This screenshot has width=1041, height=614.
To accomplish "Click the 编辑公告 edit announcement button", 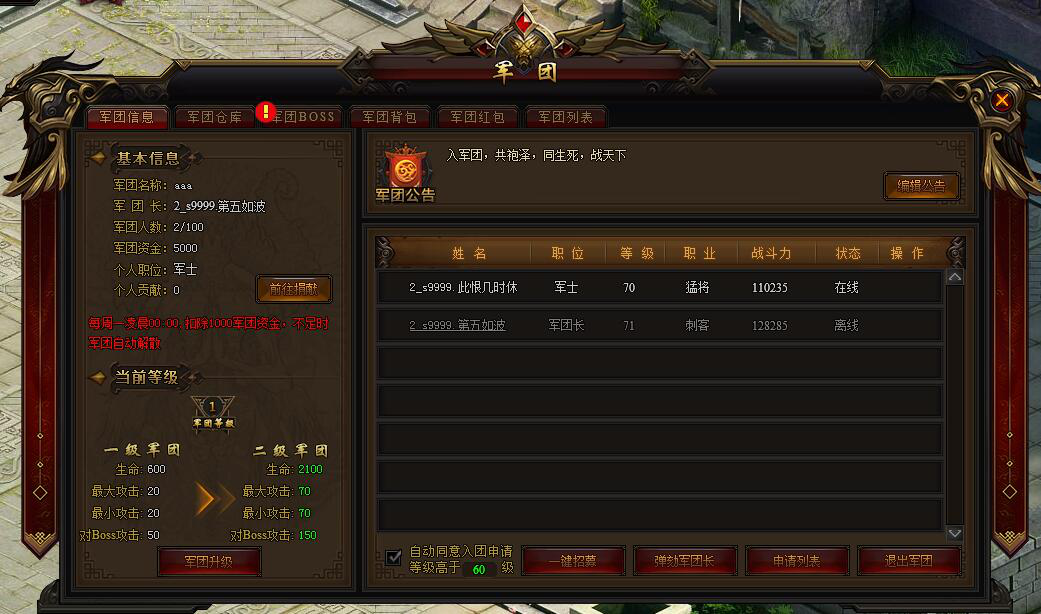I will [921, 186].
